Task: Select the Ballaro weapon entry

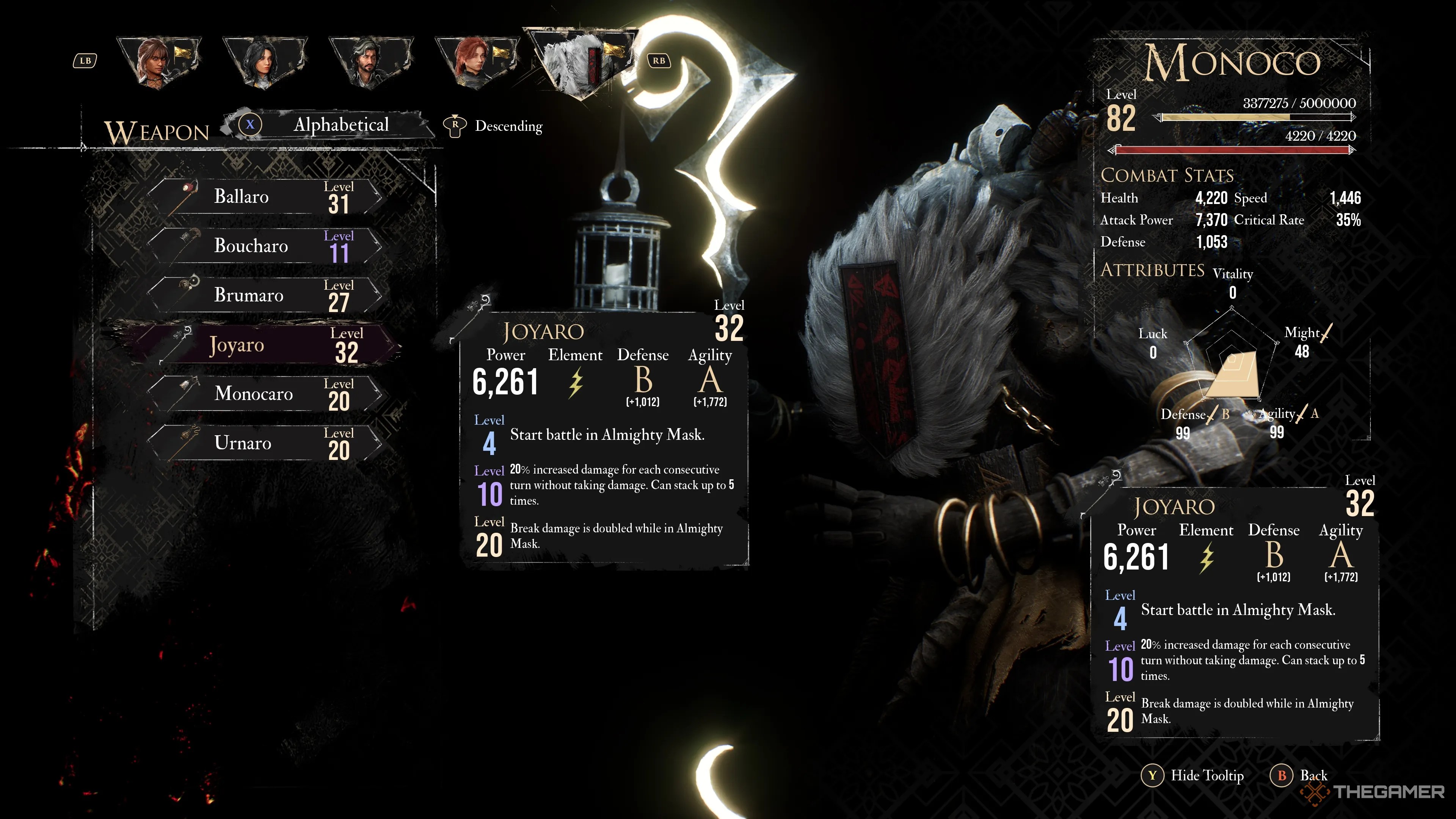Action: 266,197
